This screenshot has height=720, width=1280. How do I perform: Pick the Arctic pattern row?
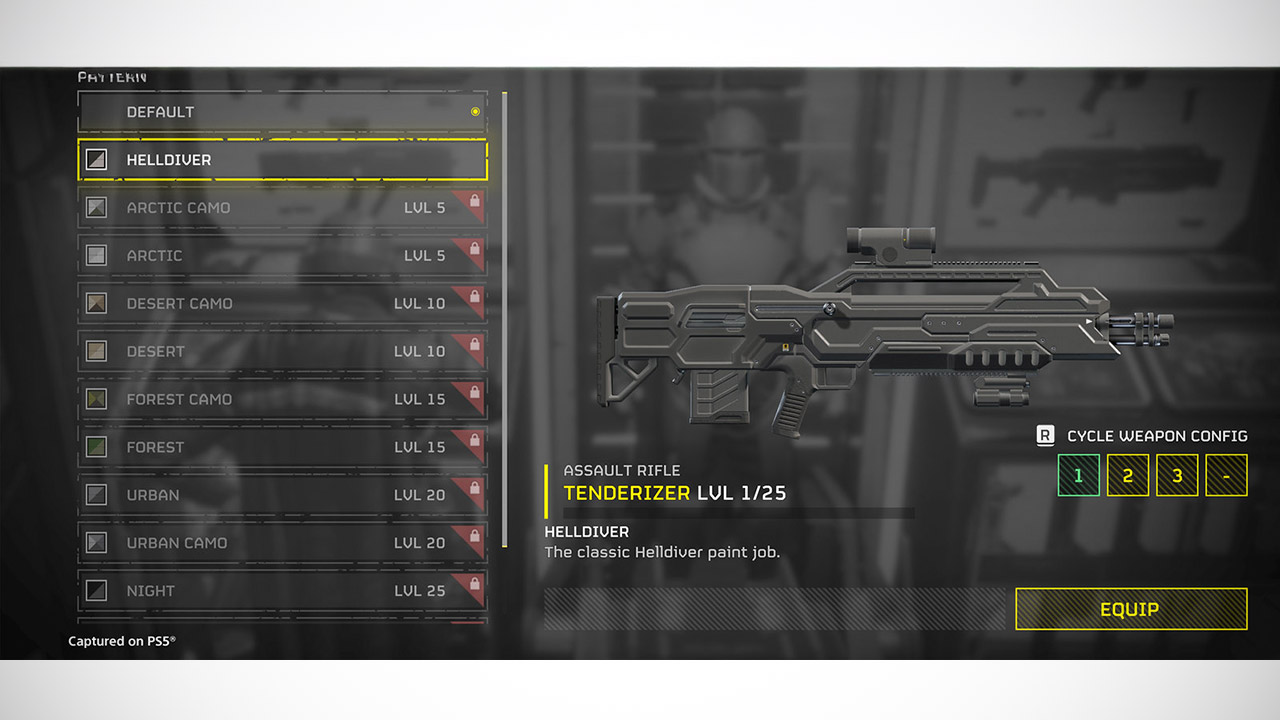282,256
